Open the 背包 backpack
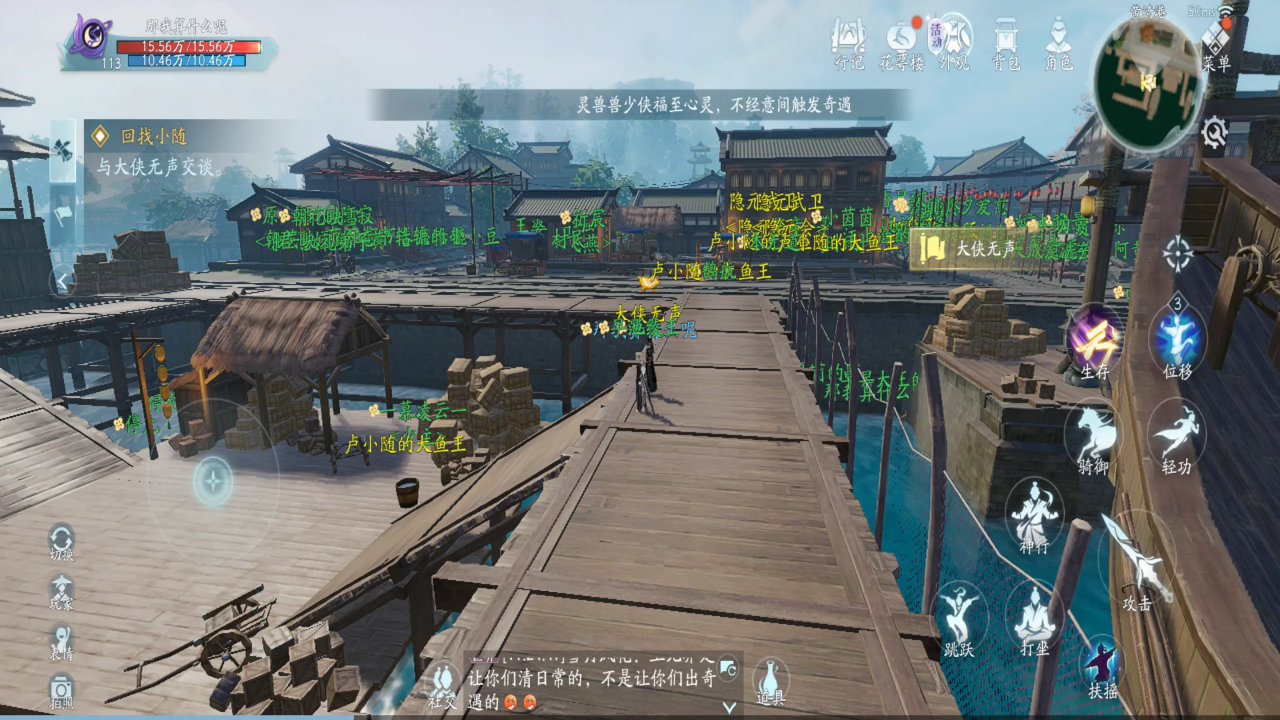The image size is (1280, 720). [x=1006, y=43]
